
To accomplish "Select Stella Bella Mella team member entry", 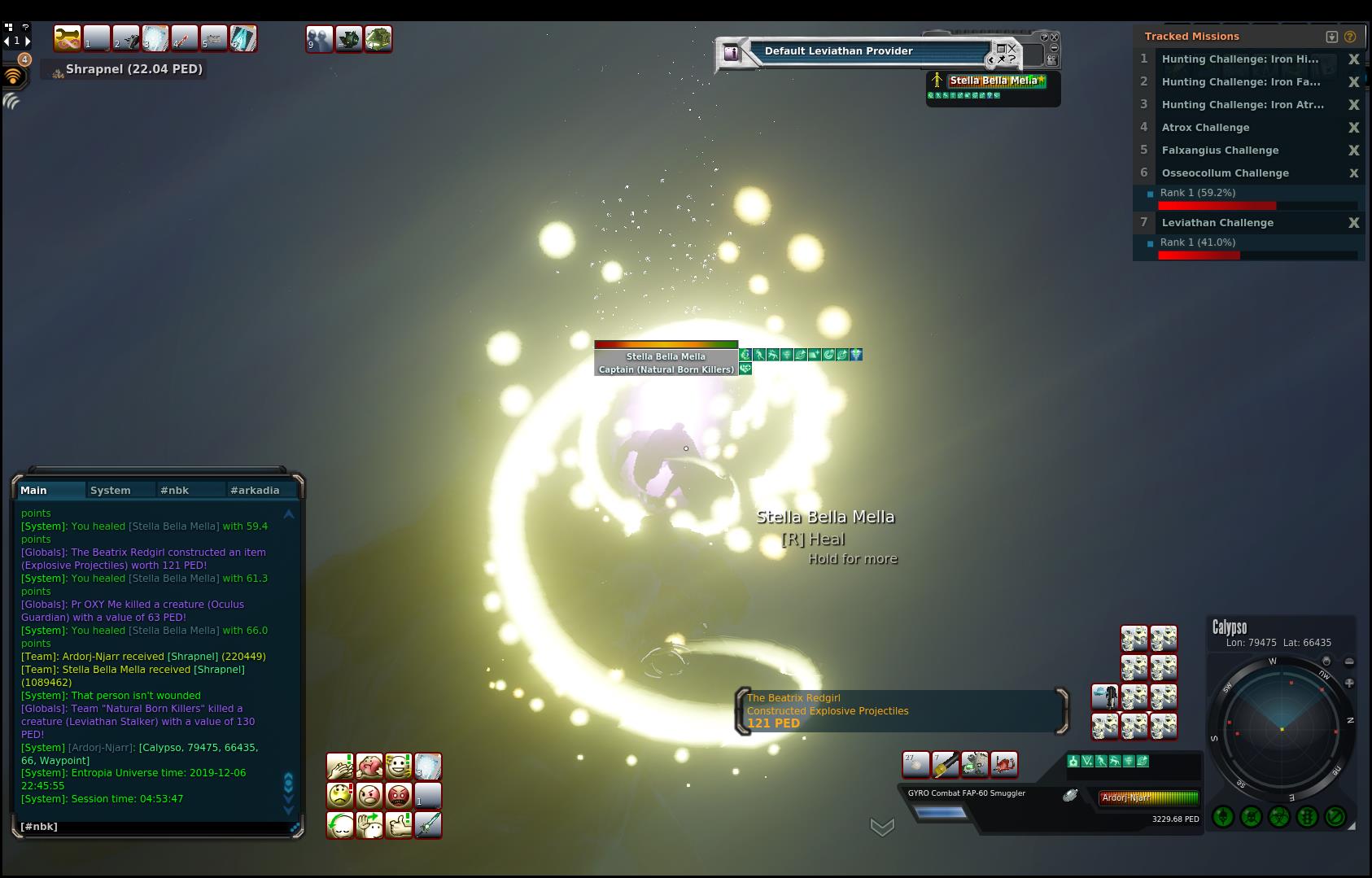I will [993, 81].
